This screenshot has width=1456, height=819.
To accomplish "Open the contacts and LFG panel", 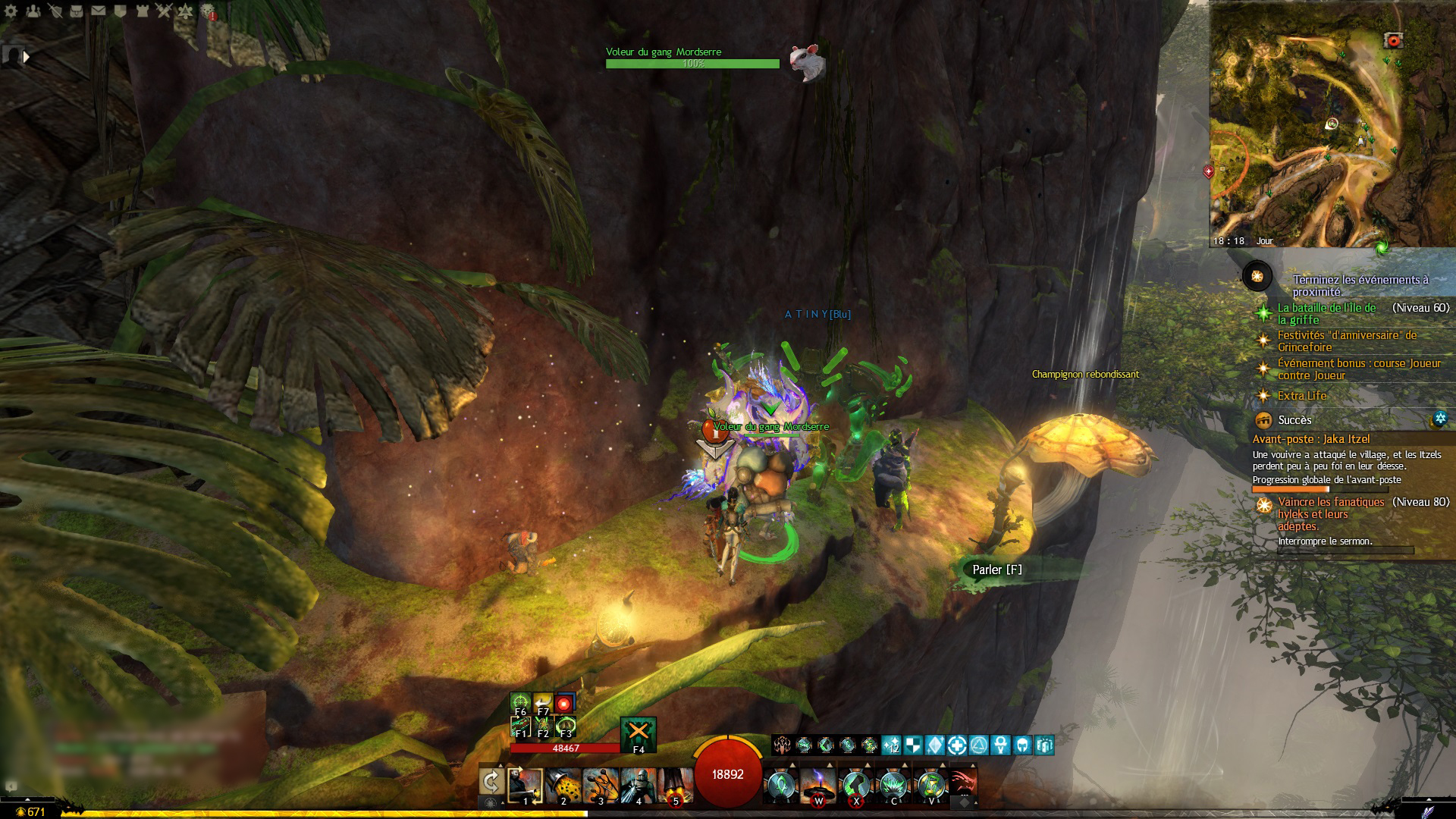I will point(33,11).
